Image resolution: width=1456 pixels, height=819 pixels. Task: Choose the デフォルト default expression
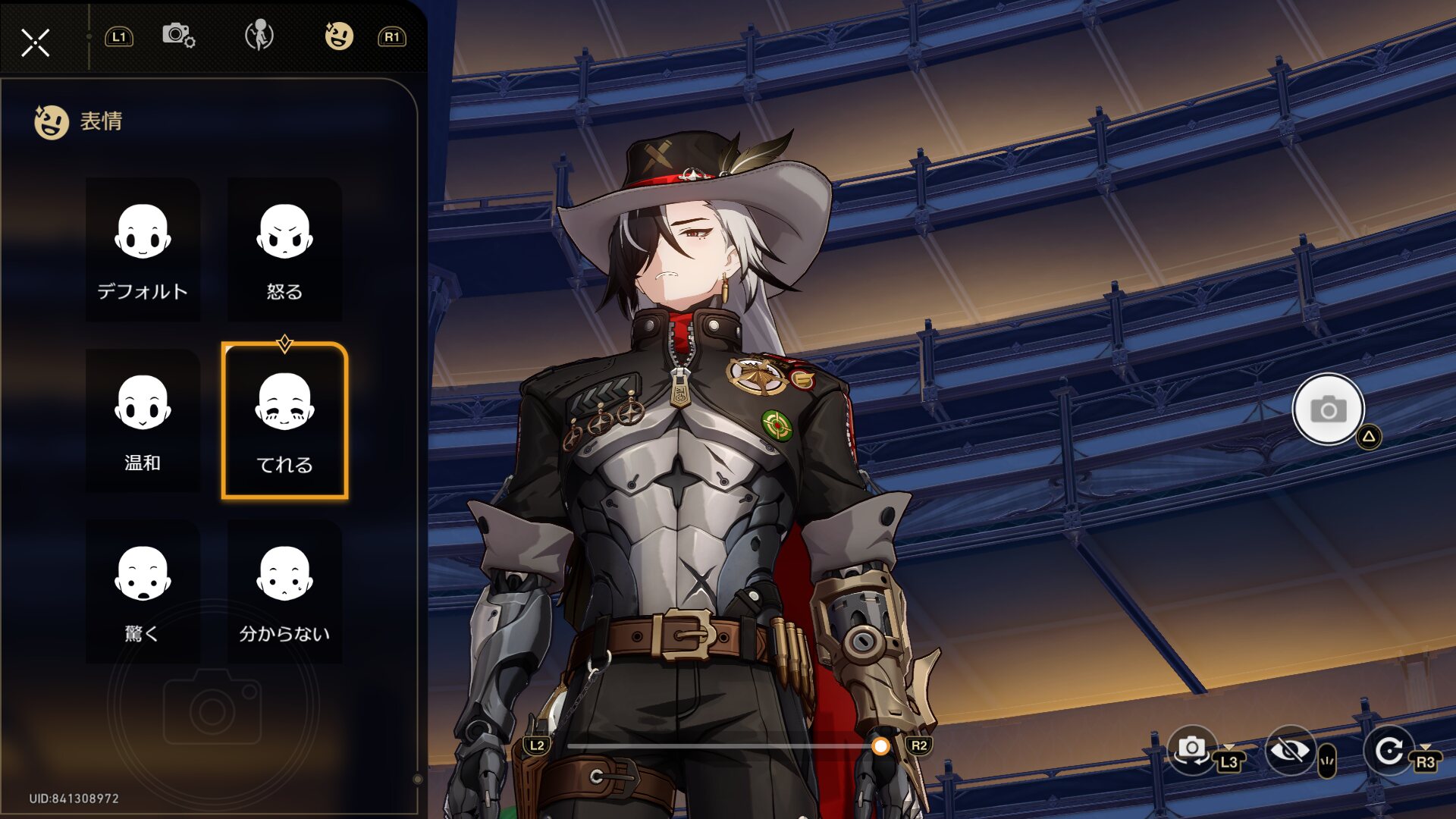[x=143, y=249]
